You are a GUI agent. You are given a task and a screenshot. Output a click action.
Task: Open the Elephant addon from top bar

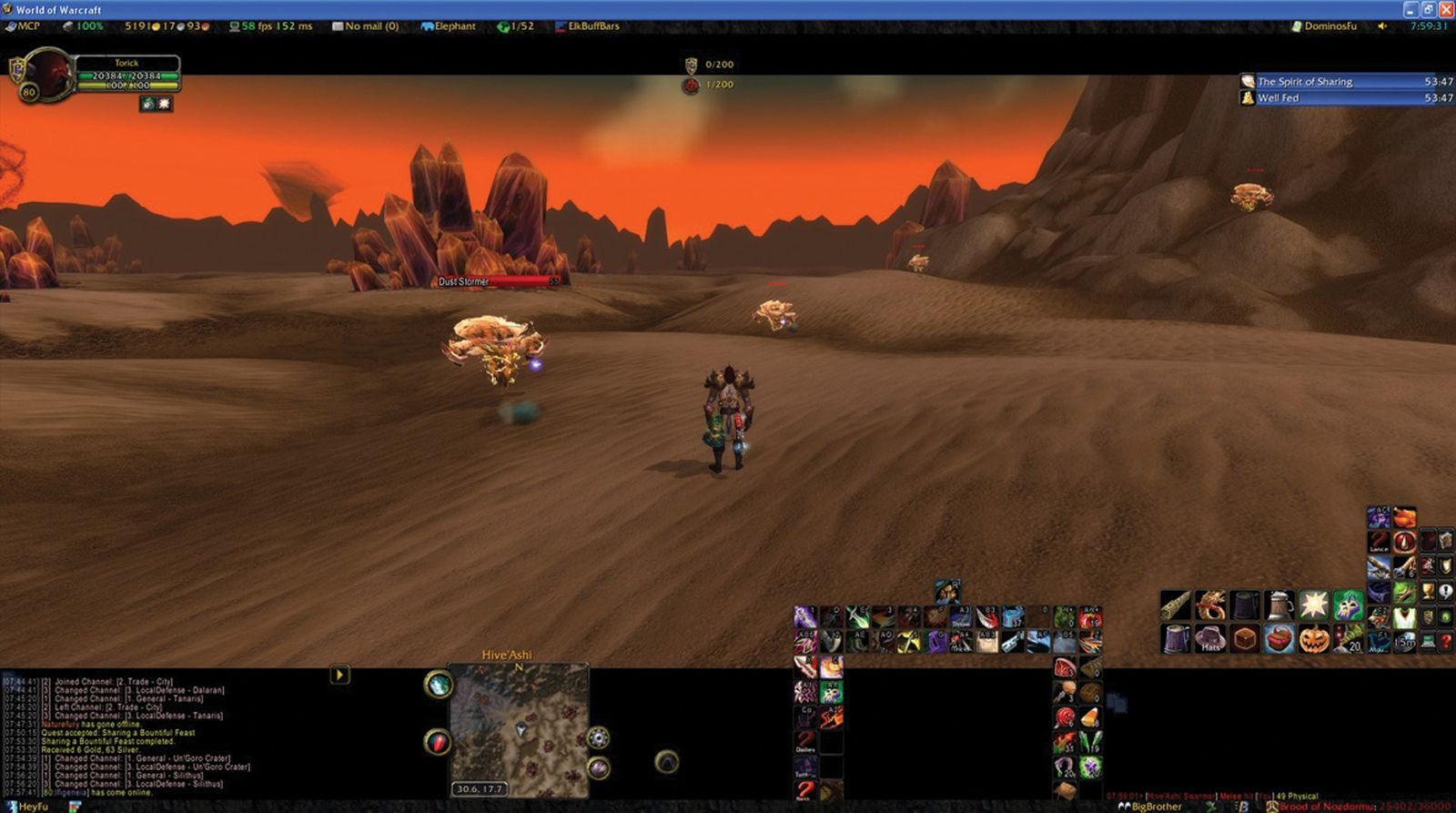tap(450, 26)
